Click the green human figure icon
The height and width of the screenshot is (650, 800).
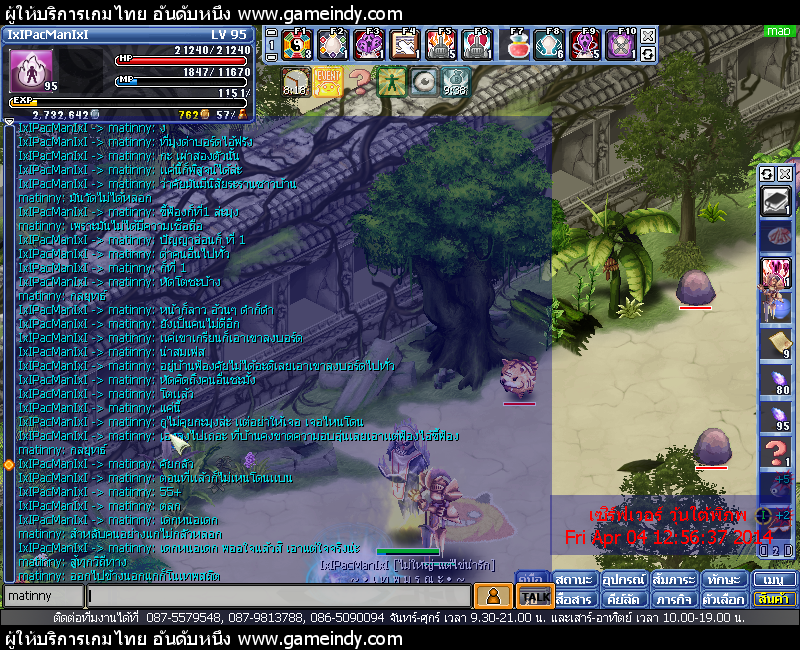click(391, 81)
